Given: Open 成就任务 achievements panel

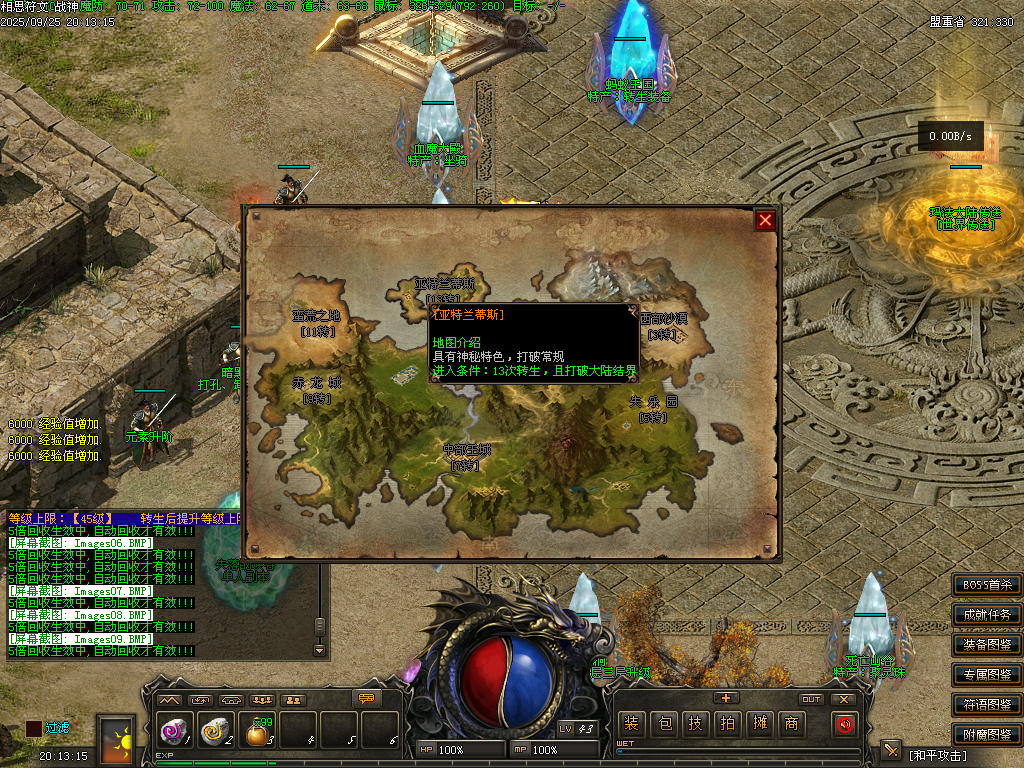Looking at the screenshot, I should pos(987,615).
